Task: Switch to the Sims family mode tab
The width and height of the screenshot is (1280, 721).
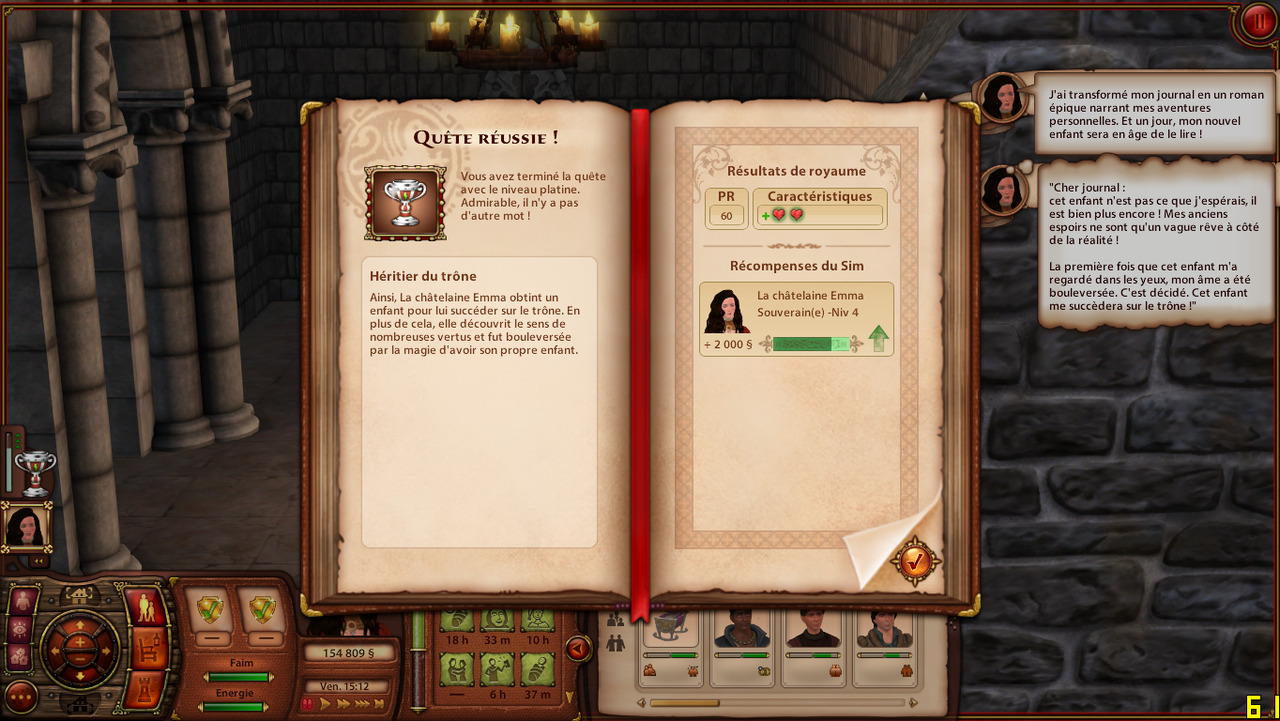Action: click(x=147, y=608)
